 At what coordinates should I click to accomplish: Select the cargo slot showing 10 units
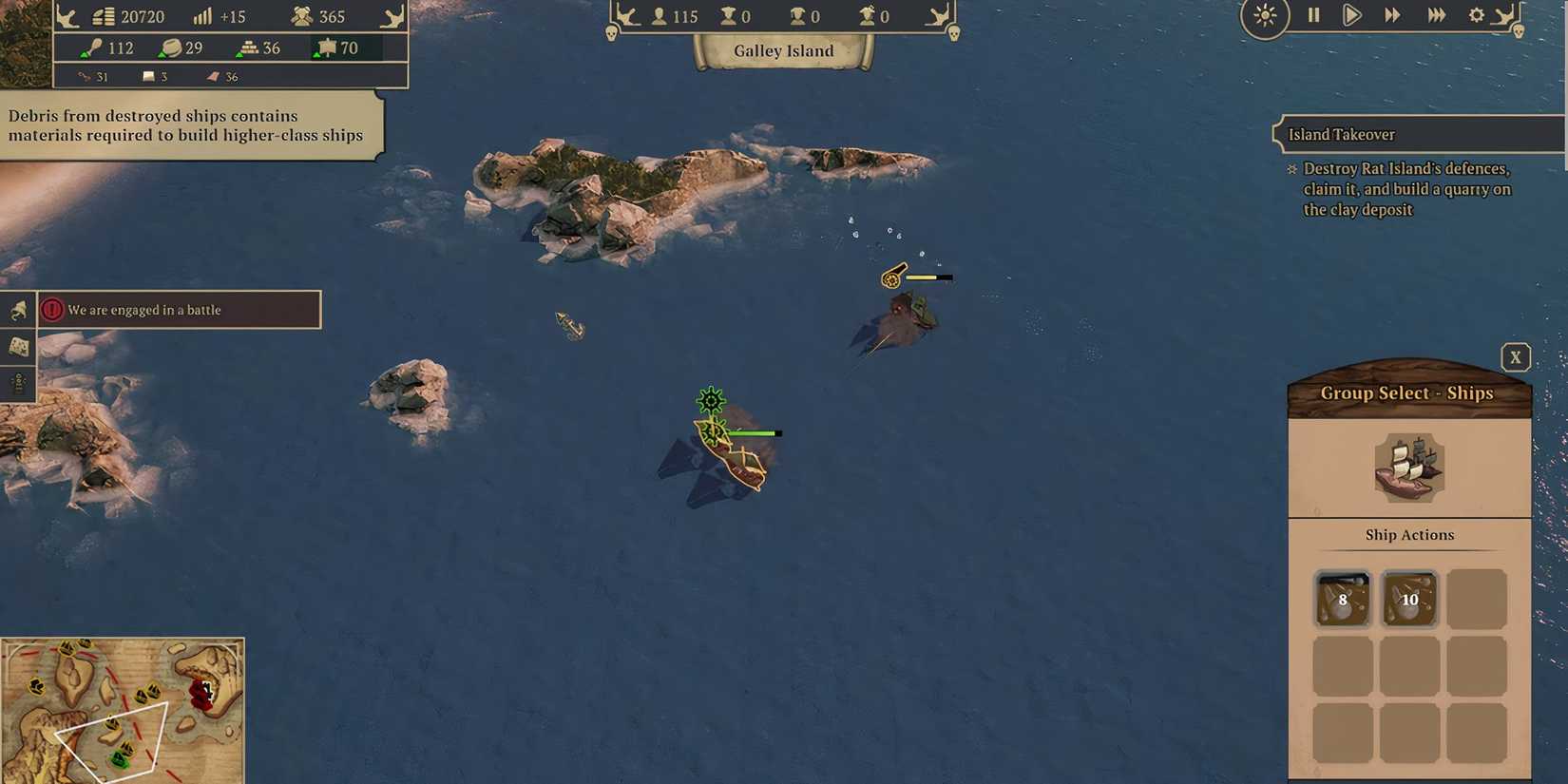click(1408, 600)
